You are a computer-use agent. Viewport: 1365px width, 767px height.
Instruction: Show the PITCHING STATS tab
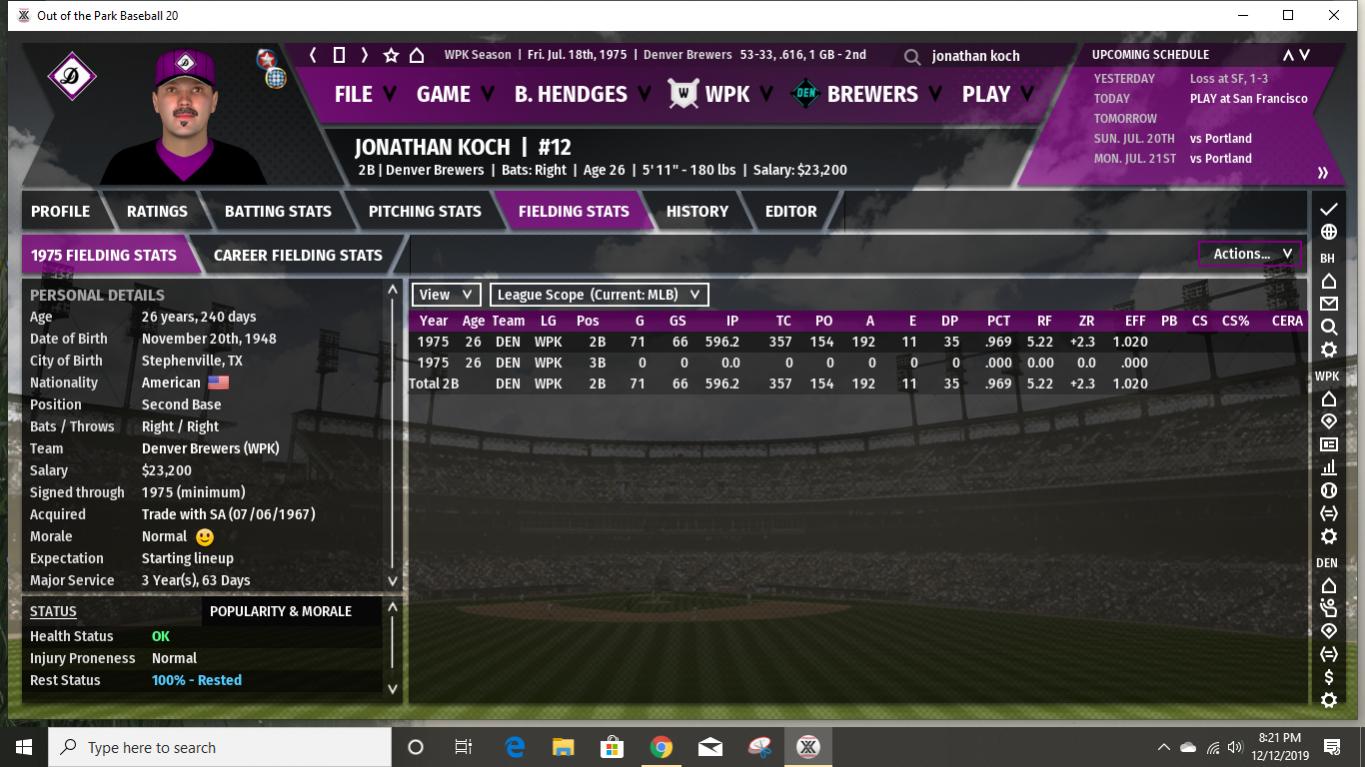(424, 211)
